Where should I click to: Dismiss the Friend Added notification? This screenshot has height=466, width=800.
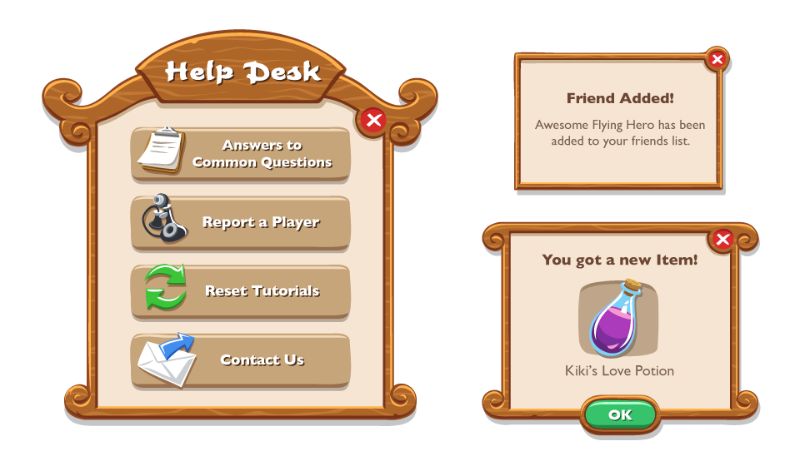click(717, 60)
